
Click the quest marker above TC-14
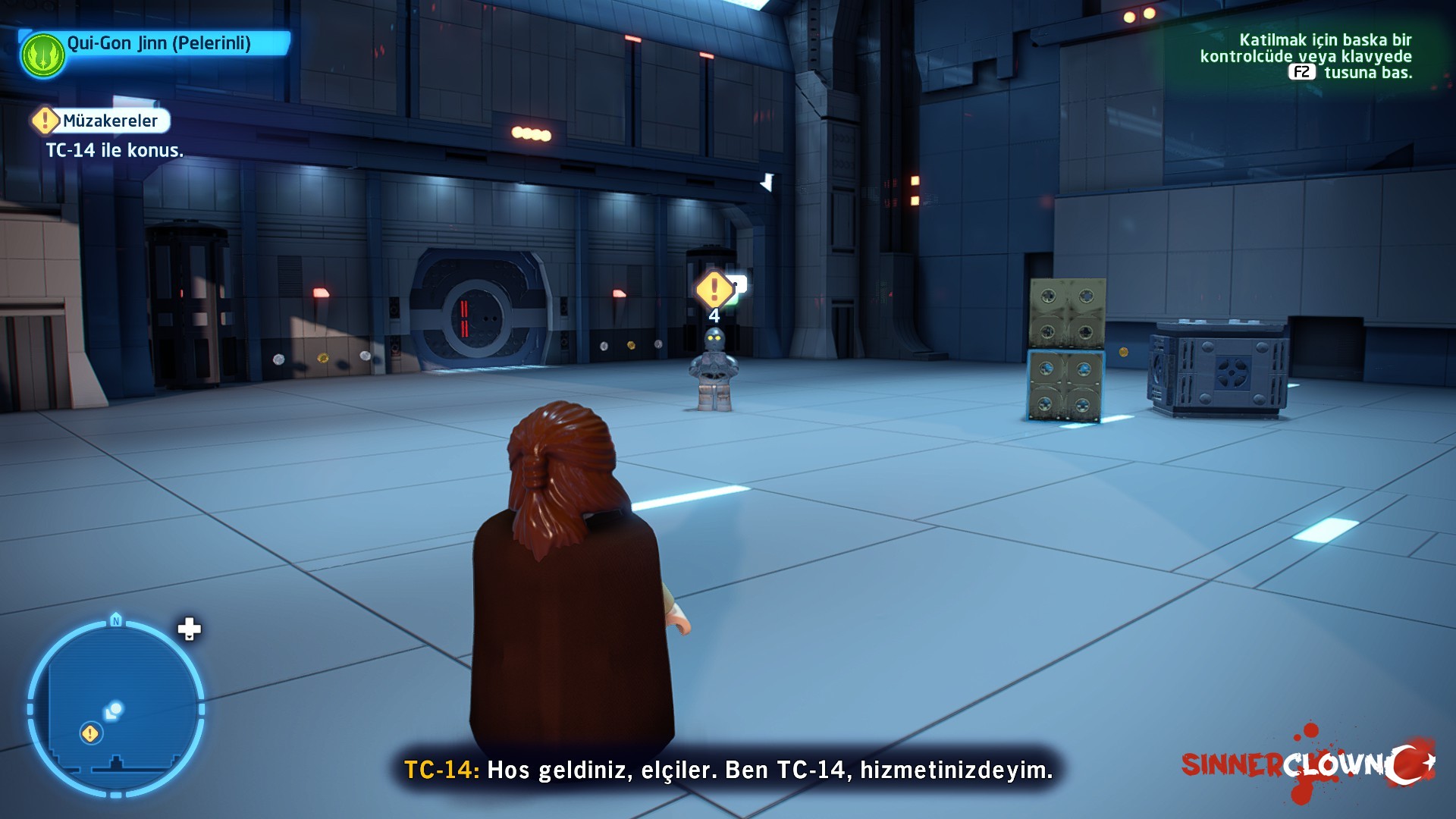point(714,289)
